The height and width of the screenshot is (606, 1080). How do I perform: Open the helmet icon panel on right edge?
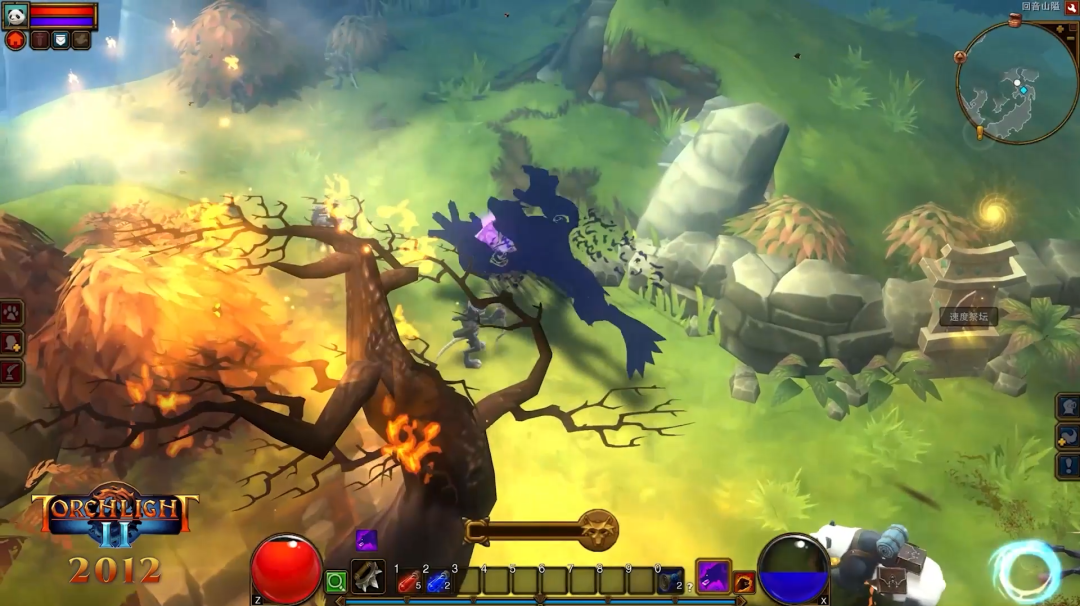point(1068,406)
